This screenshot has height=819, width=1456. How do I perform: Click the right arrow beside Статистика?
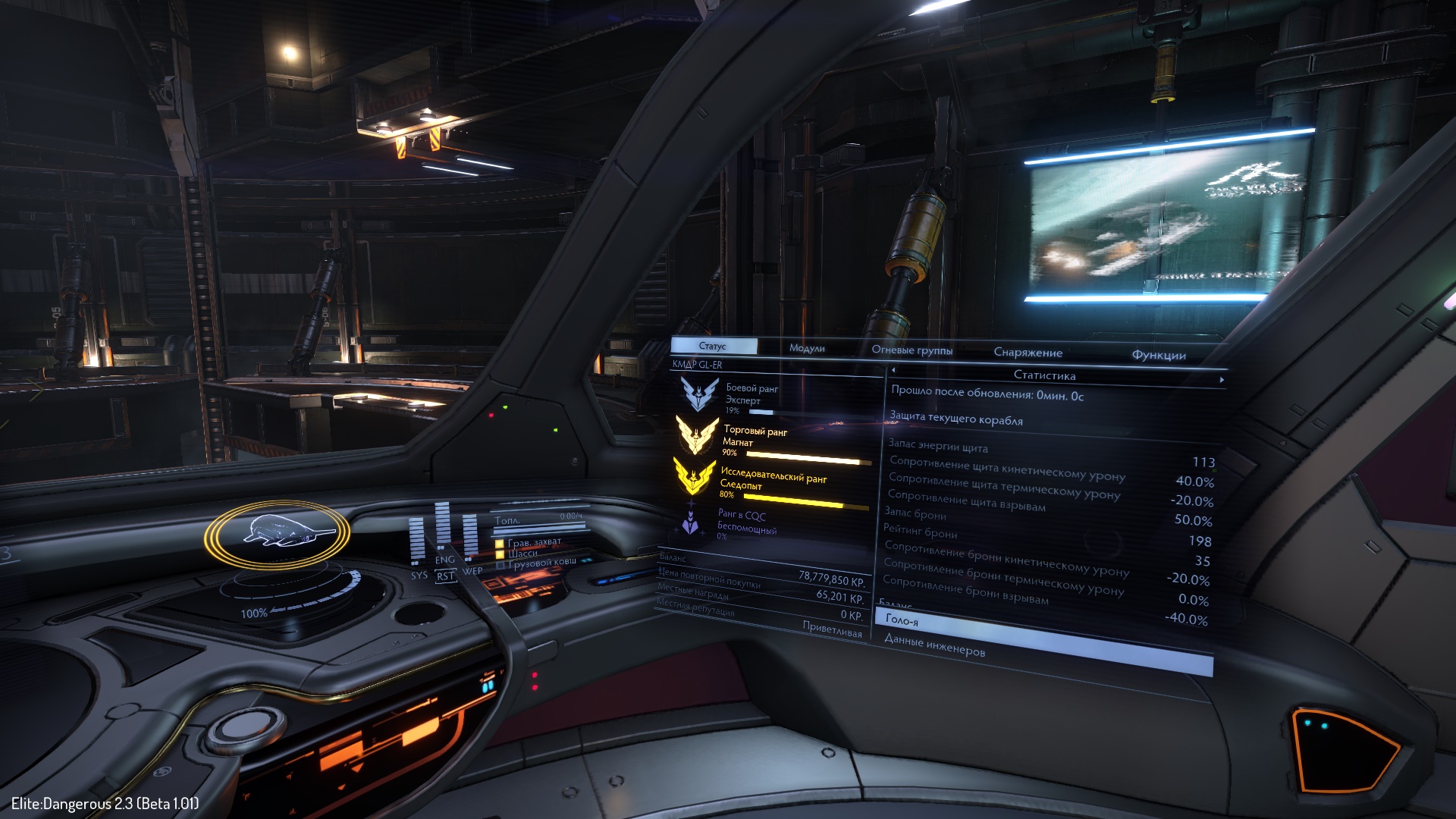coord(1221,379)
